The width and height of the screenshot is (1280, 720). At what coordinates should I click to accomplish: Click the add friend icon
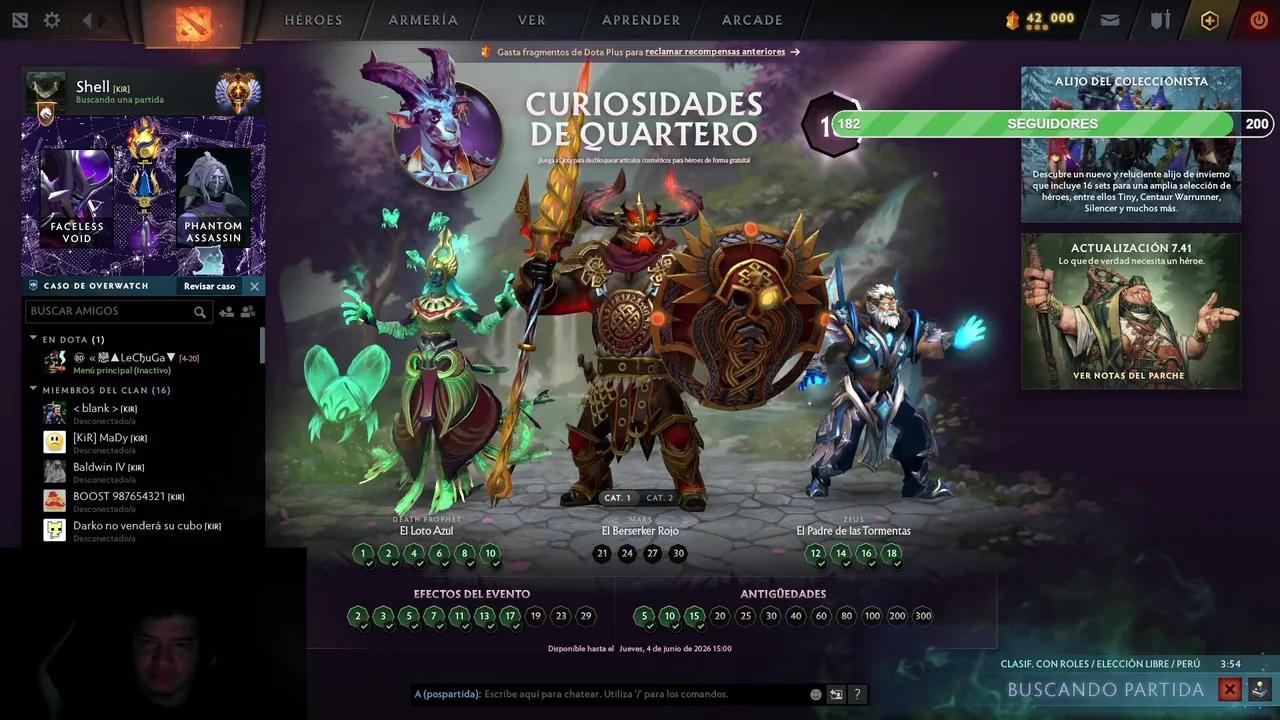227,311
